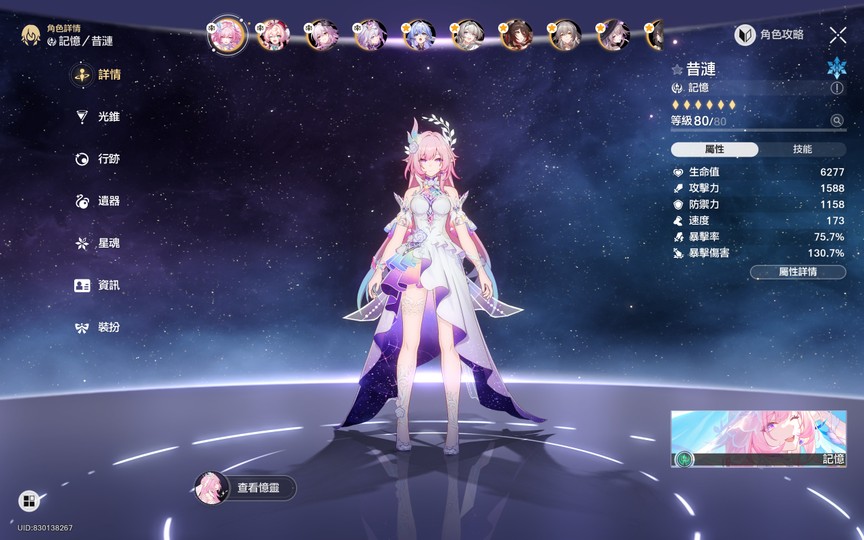Click the 查看憶靈 view memosprite button
The height and width of the screenshot is (540, 864).
pyautogui.click(x=246, y=488)
